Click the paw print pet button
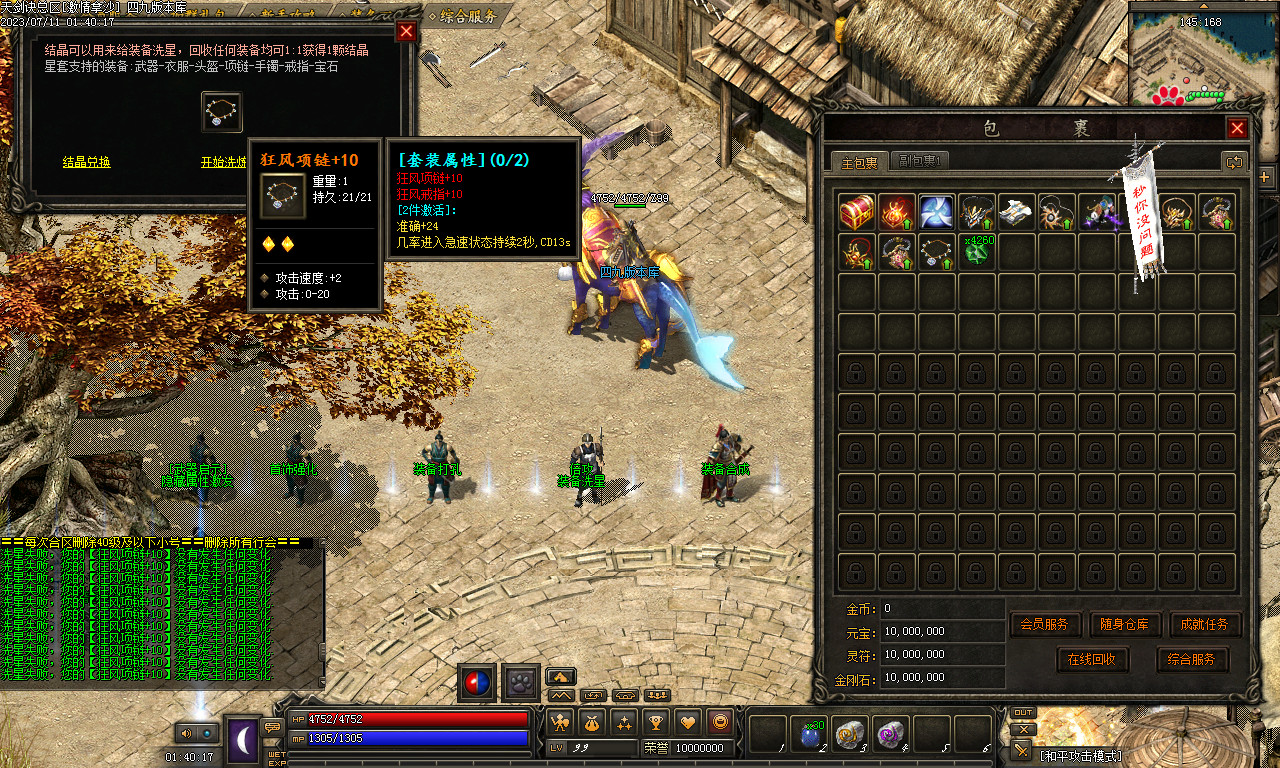The width and height of the screenshot is (1280, 768). click(x=521, y=682)
